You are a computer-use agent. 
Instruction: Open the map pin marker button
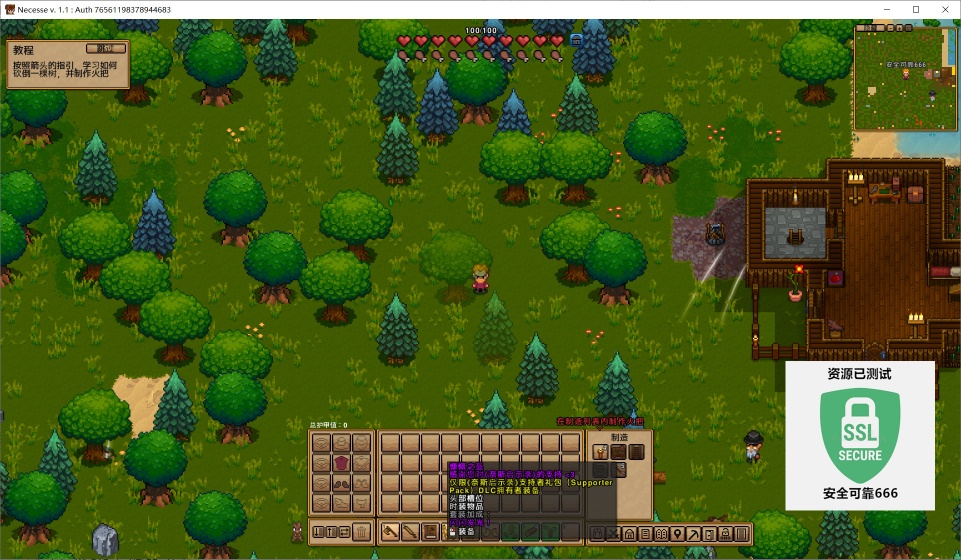click(x=677, y=533)
